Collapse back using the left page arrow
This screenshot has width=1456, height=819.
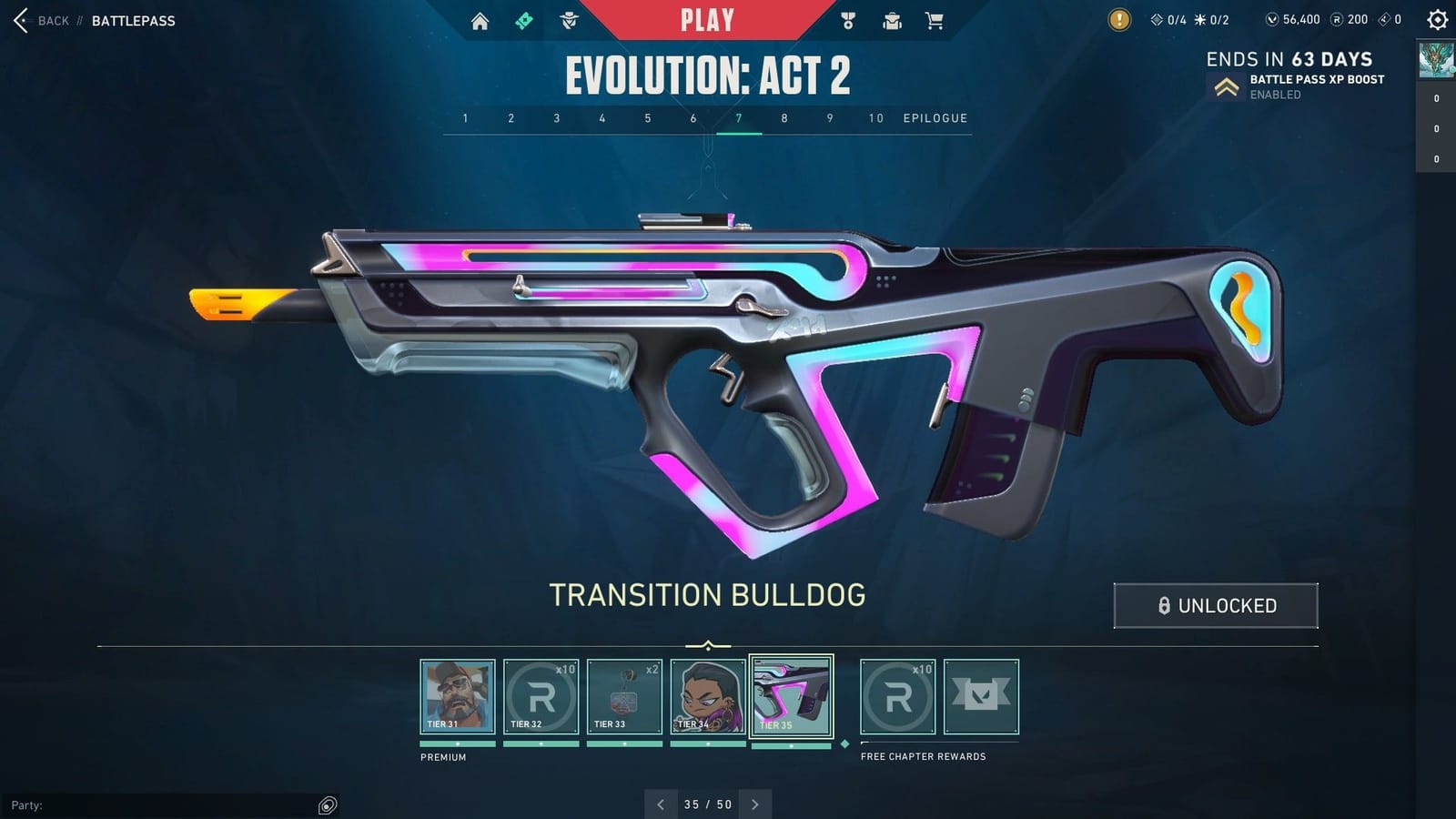(x=661, y=804)
